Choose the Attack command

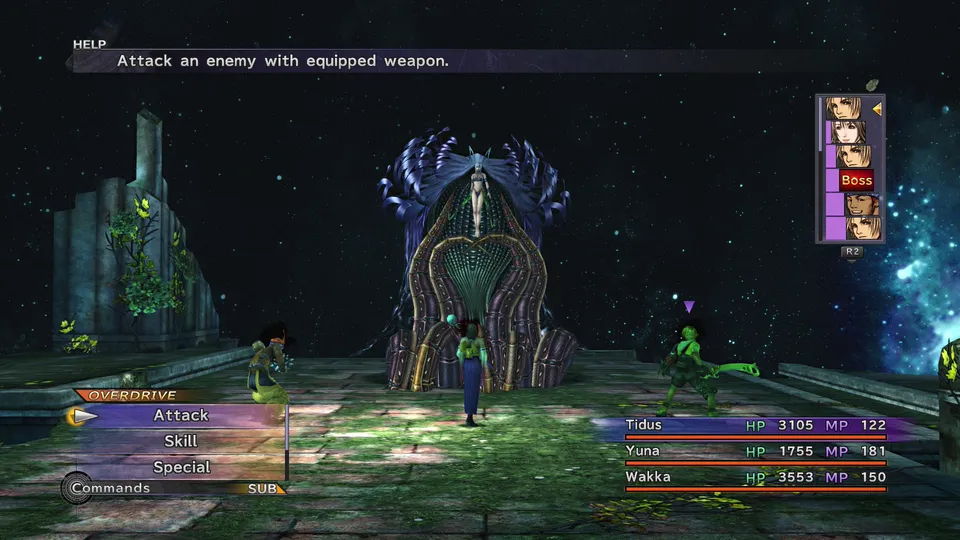pyautogui.click(x=181, y=415)
